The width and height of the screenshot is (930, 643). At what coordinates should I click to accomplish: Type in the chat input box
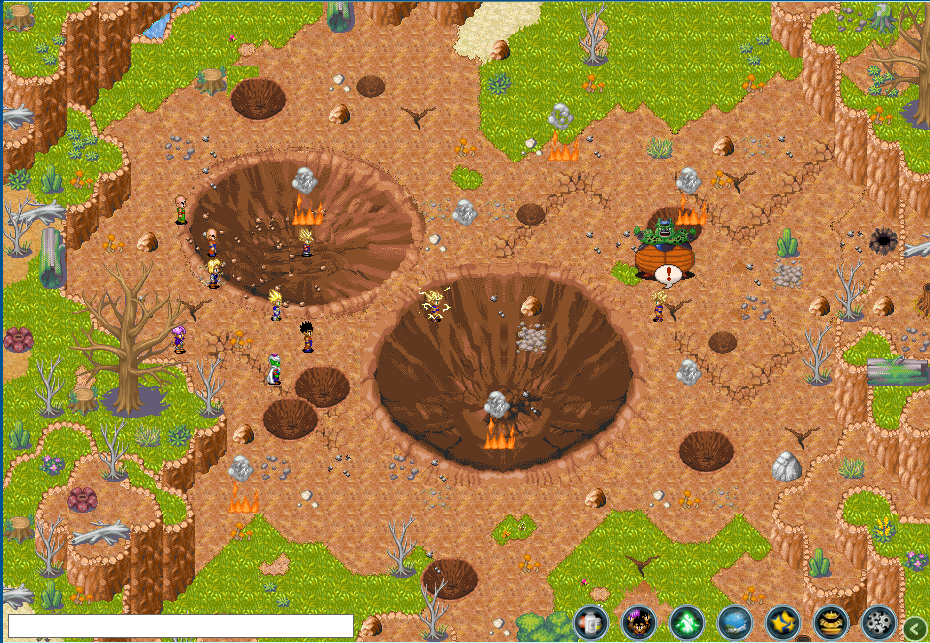tap(181, 626)
